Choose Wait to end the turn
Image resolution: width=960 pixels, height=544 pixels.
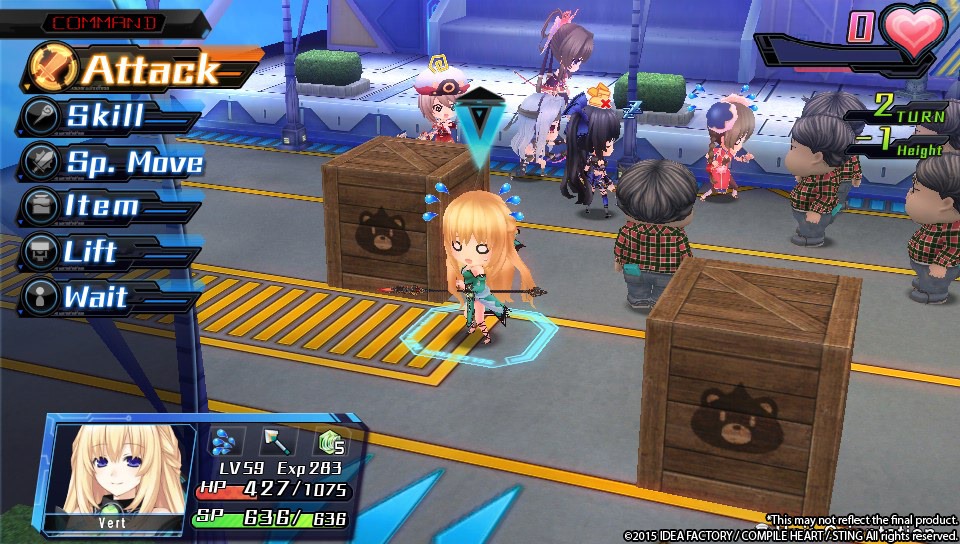click(95, 297)
